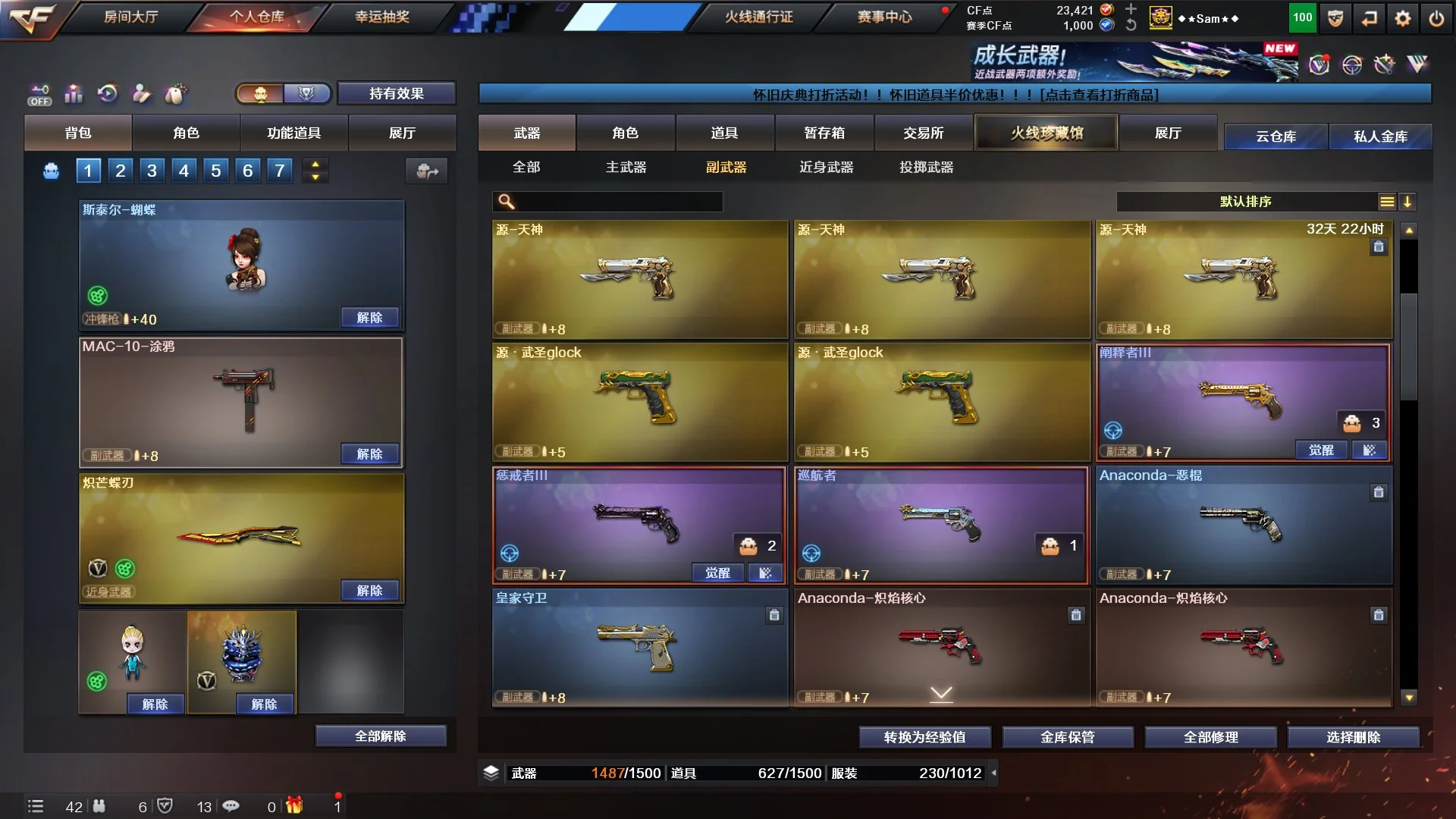Select the Anaconda-恶棍 revolver item
Image resolution: width=1456 pixels, height=819 pixels.
click(1244, 526)
